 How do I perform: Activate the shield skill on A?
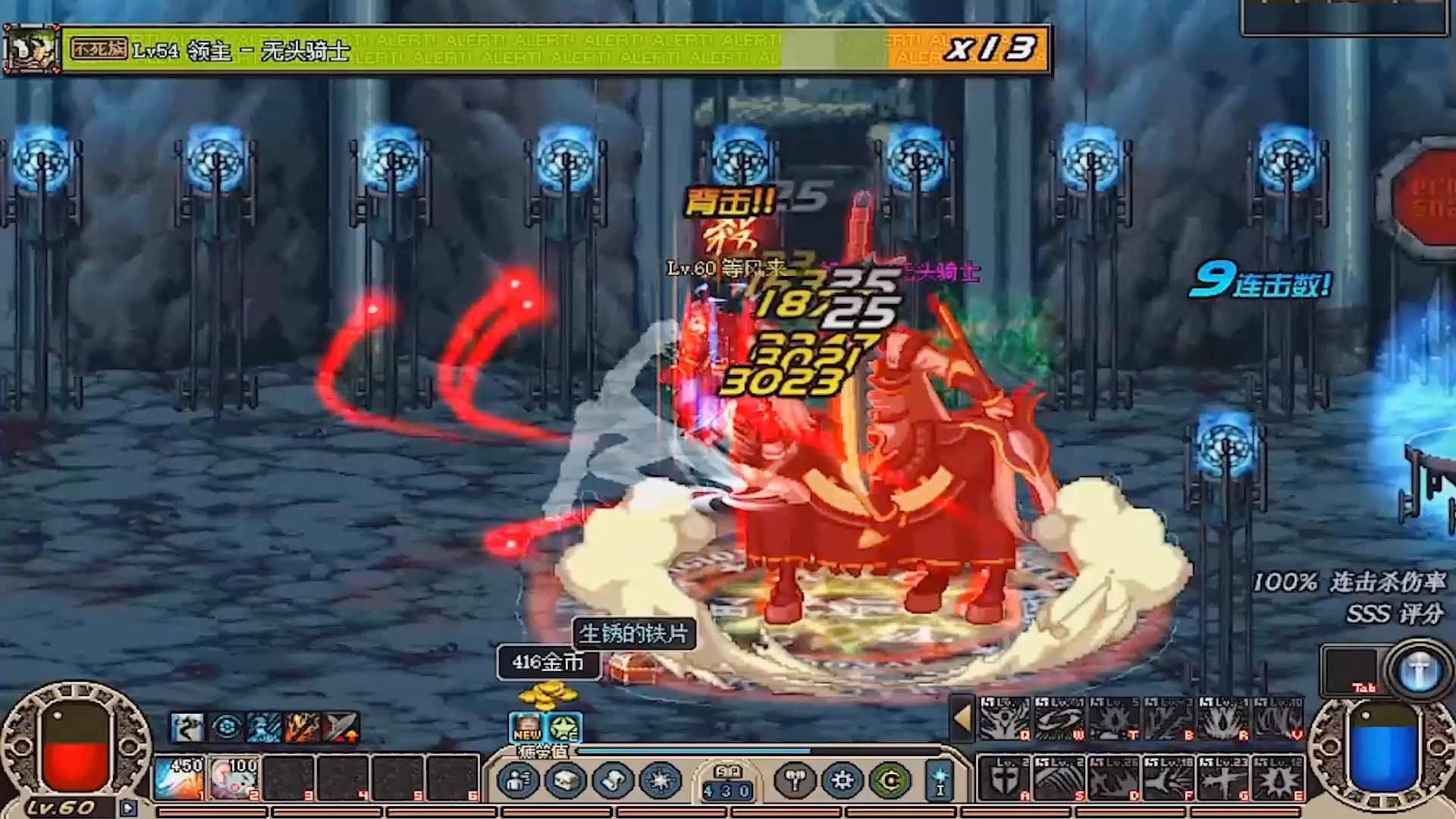coord(1004,778)
